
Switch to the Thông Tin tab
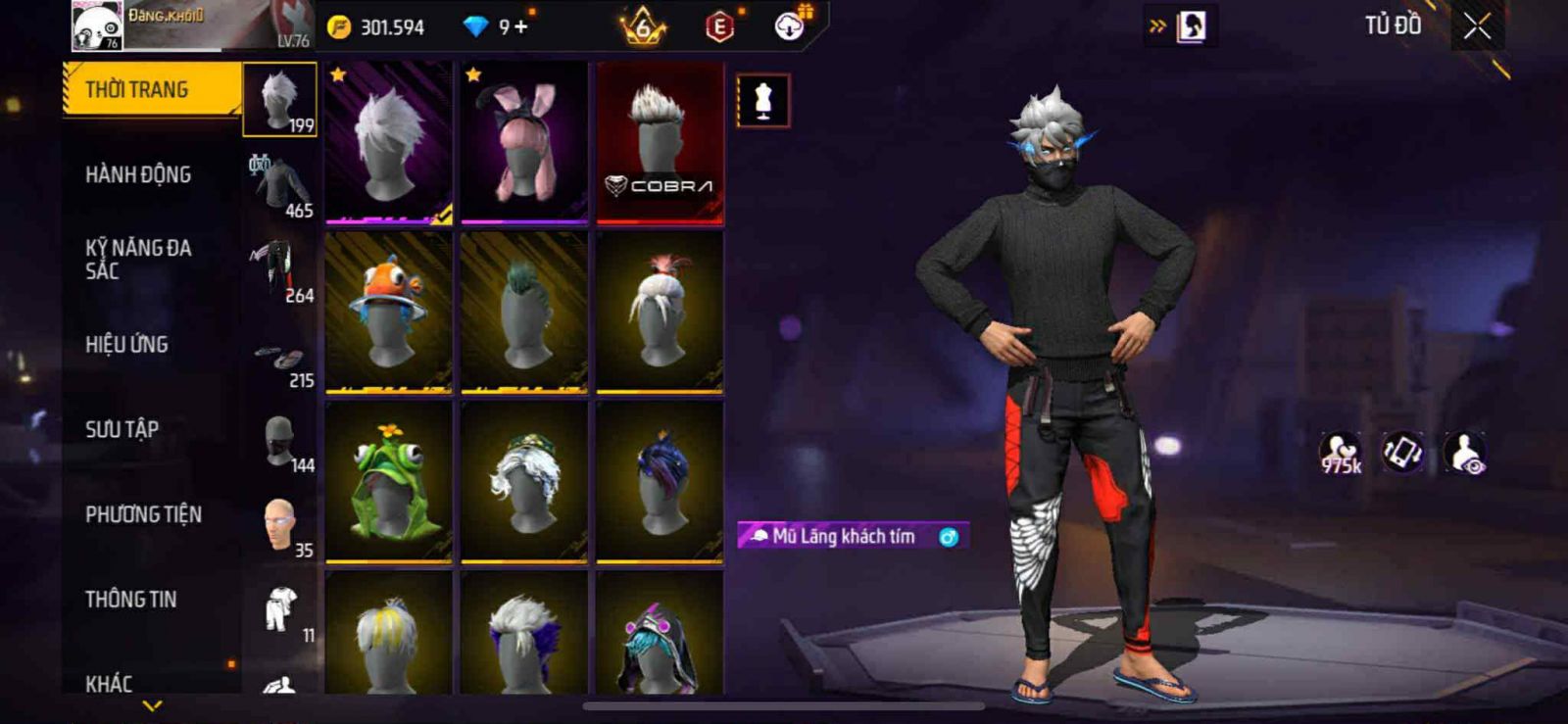(130, 599)
